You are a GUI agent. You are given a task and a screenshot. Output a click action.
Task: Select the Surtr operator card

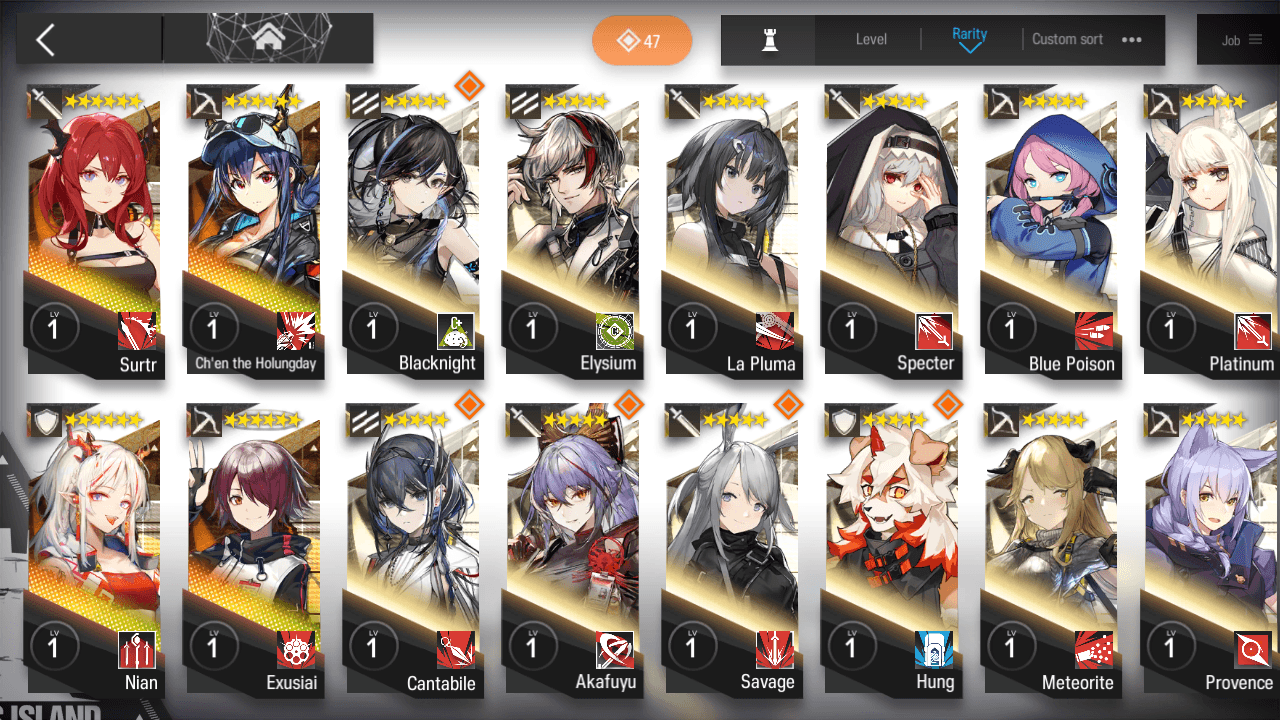tap(93, 230)
